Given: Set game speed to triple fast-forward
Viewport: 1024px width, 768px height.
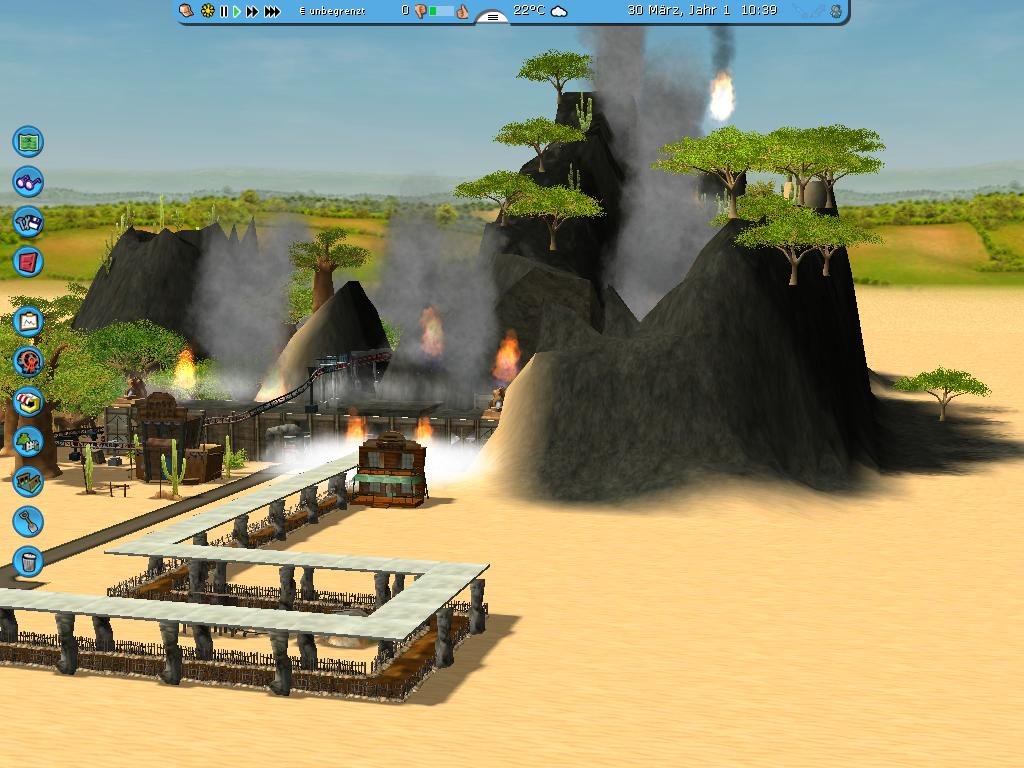Looking at the screenshot, I should [271, 11].
